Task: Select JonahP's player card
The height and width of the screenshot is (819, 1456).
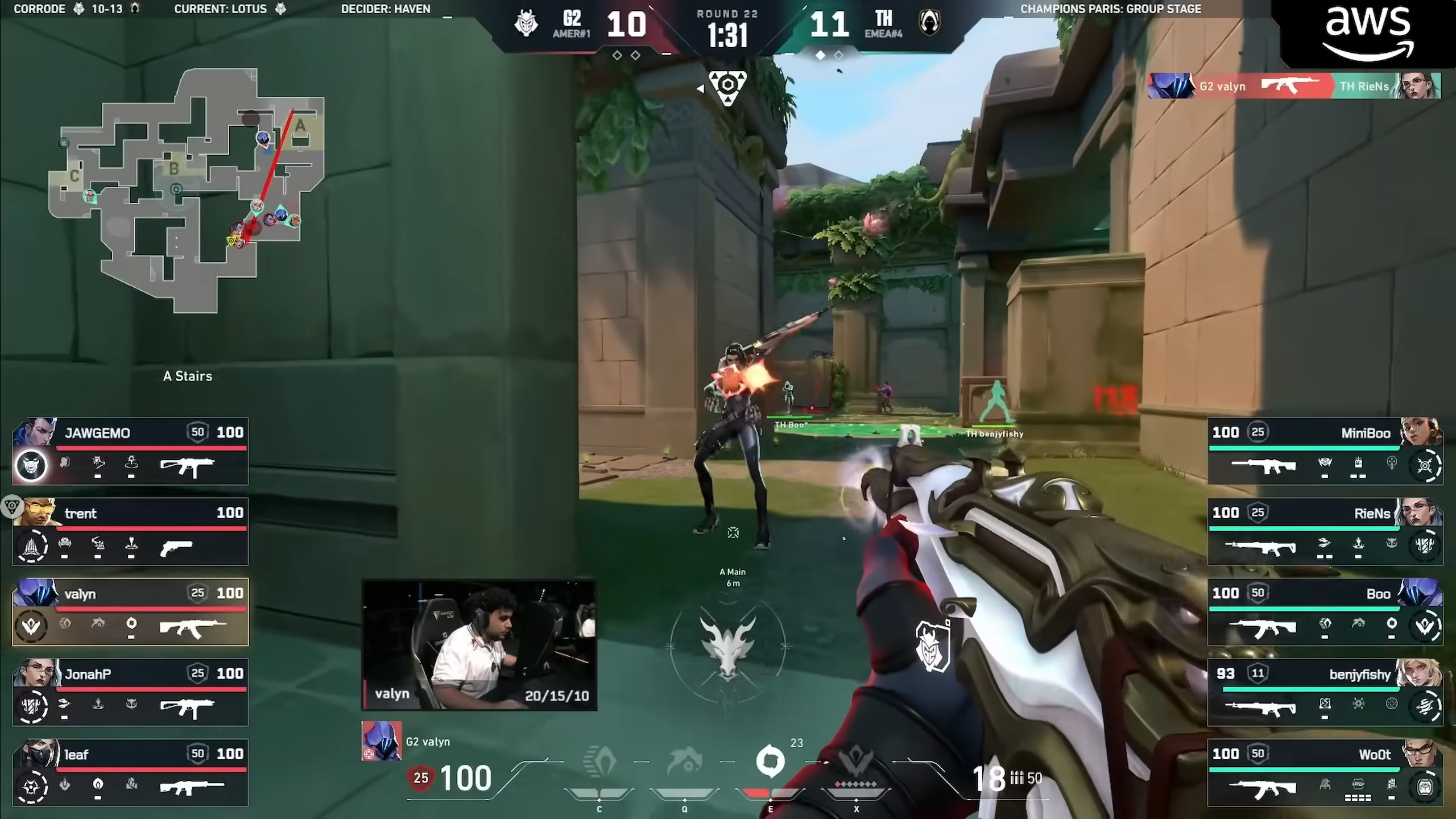Action: click(x=130, y=692)
